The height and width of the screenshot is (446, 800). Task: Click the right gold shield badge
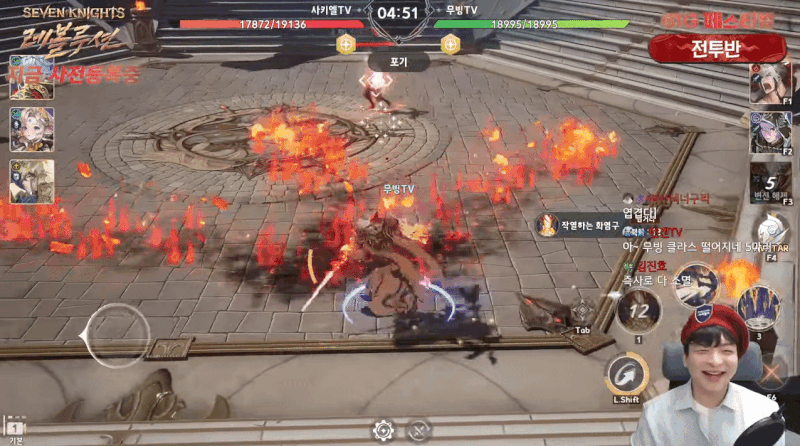pyautogui.click(x=450, y=43)
